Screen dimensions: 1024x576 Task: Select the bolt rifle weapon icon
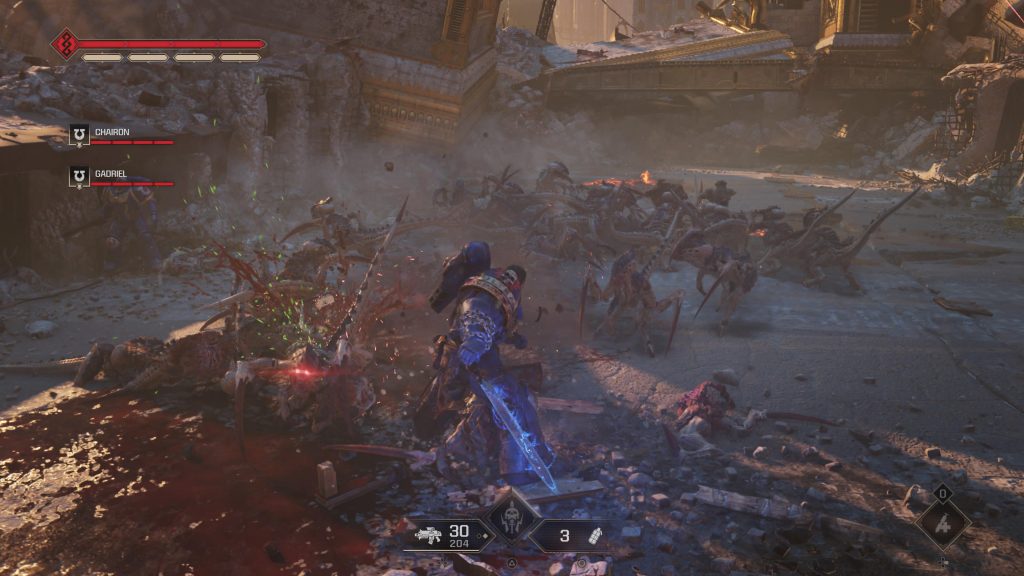[429, 536]
